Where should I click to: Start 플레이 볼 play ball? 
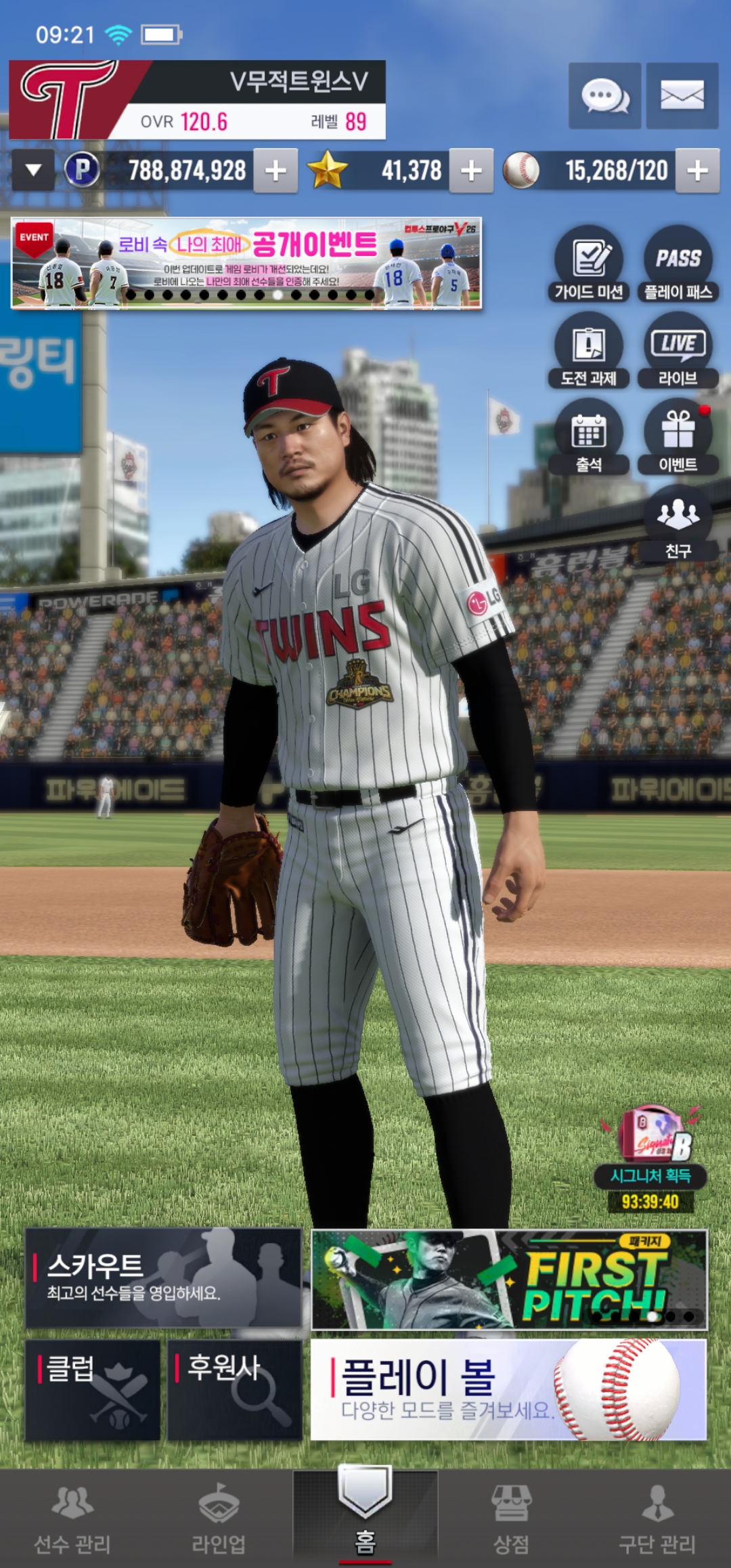[x=508, y=1389]
